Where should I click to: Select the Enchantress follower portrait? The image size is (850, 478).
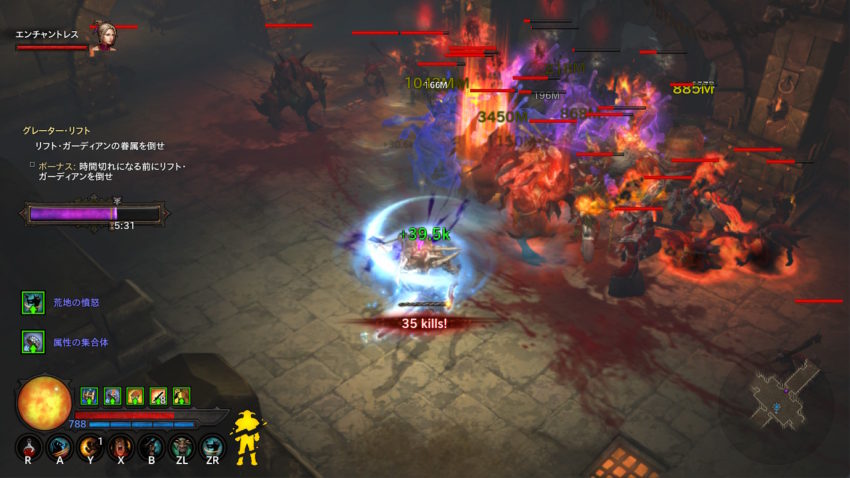[102, 37]
